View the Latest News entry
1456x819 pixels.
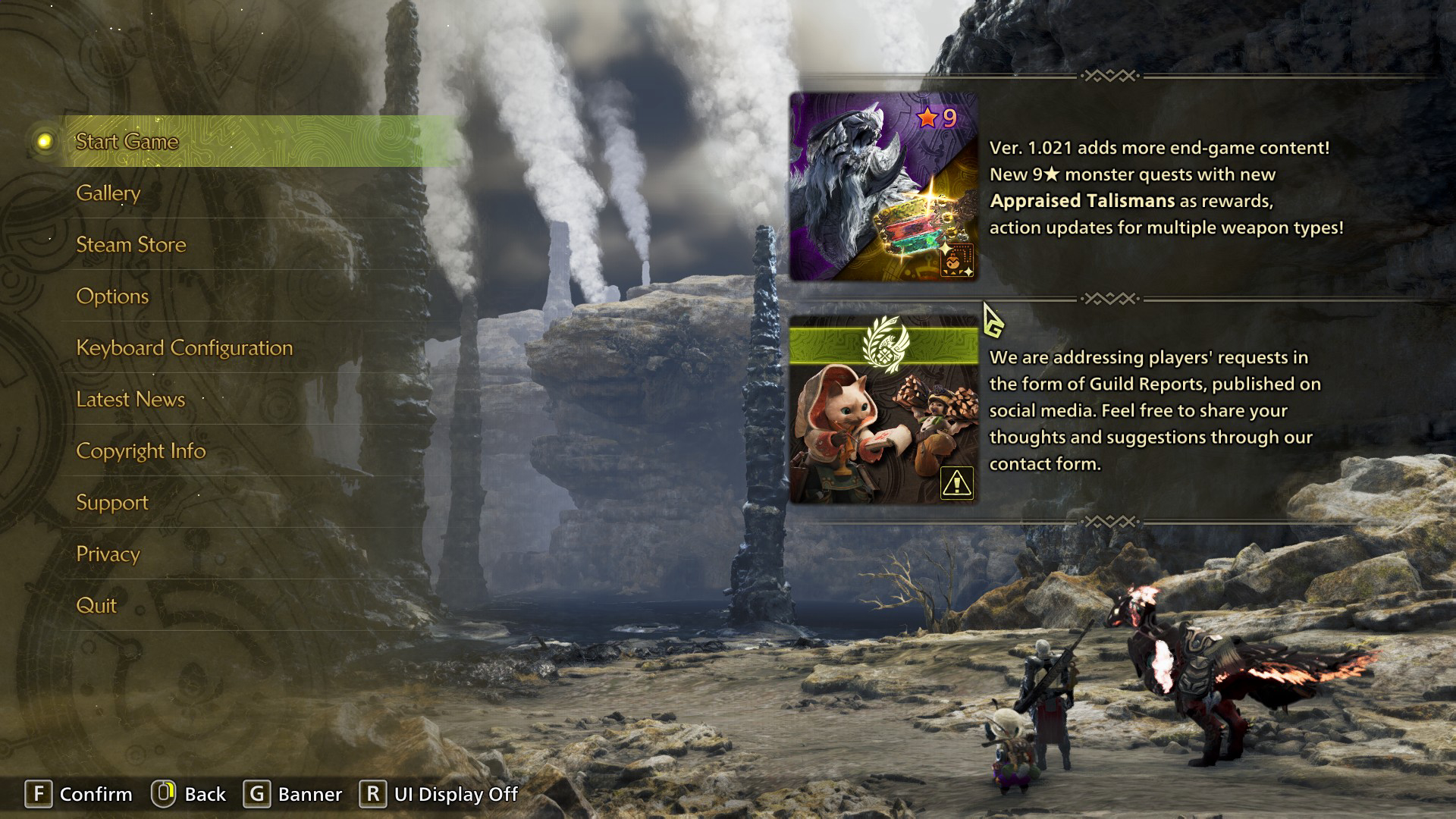(x=130, y=400)
